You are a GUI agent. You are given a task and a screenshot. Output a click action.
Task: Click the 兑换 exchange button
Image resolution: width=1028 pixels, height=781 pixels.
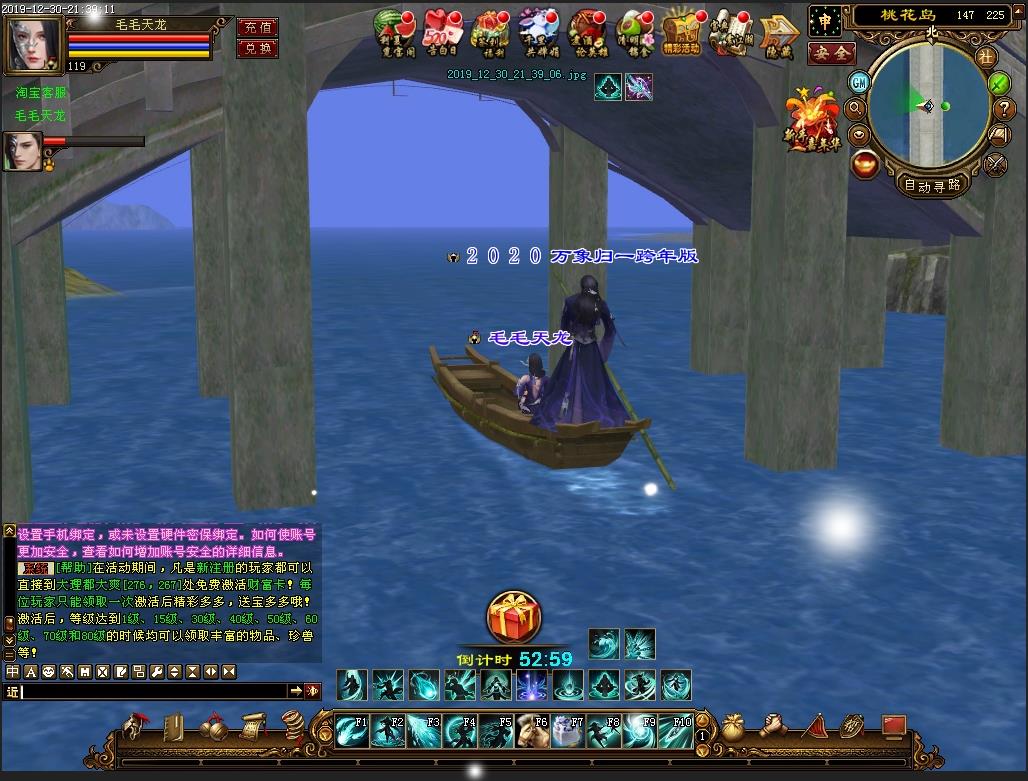pyautogui.click(x=257, y=48)
